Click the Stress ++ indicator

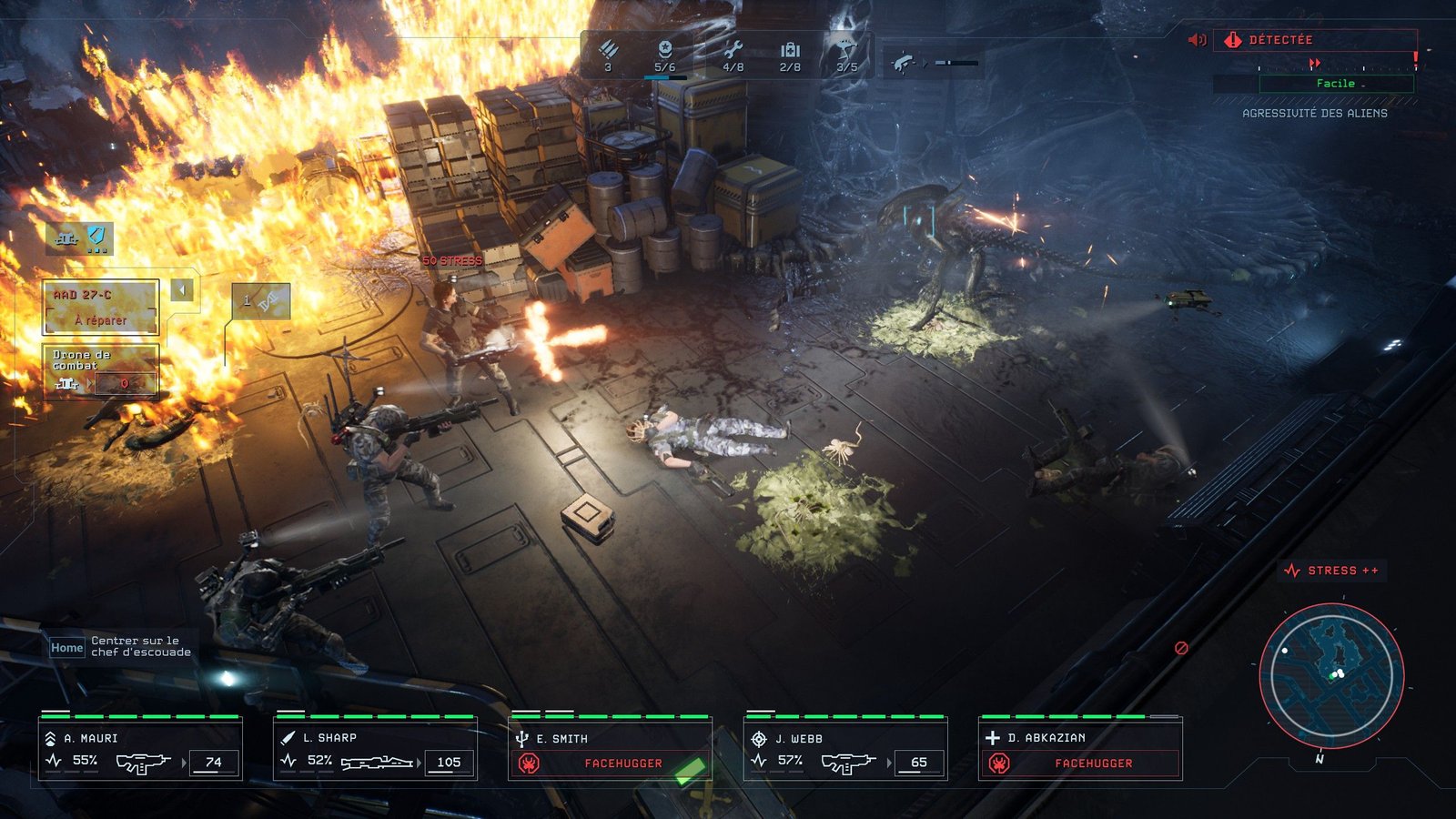[1332, 571]
